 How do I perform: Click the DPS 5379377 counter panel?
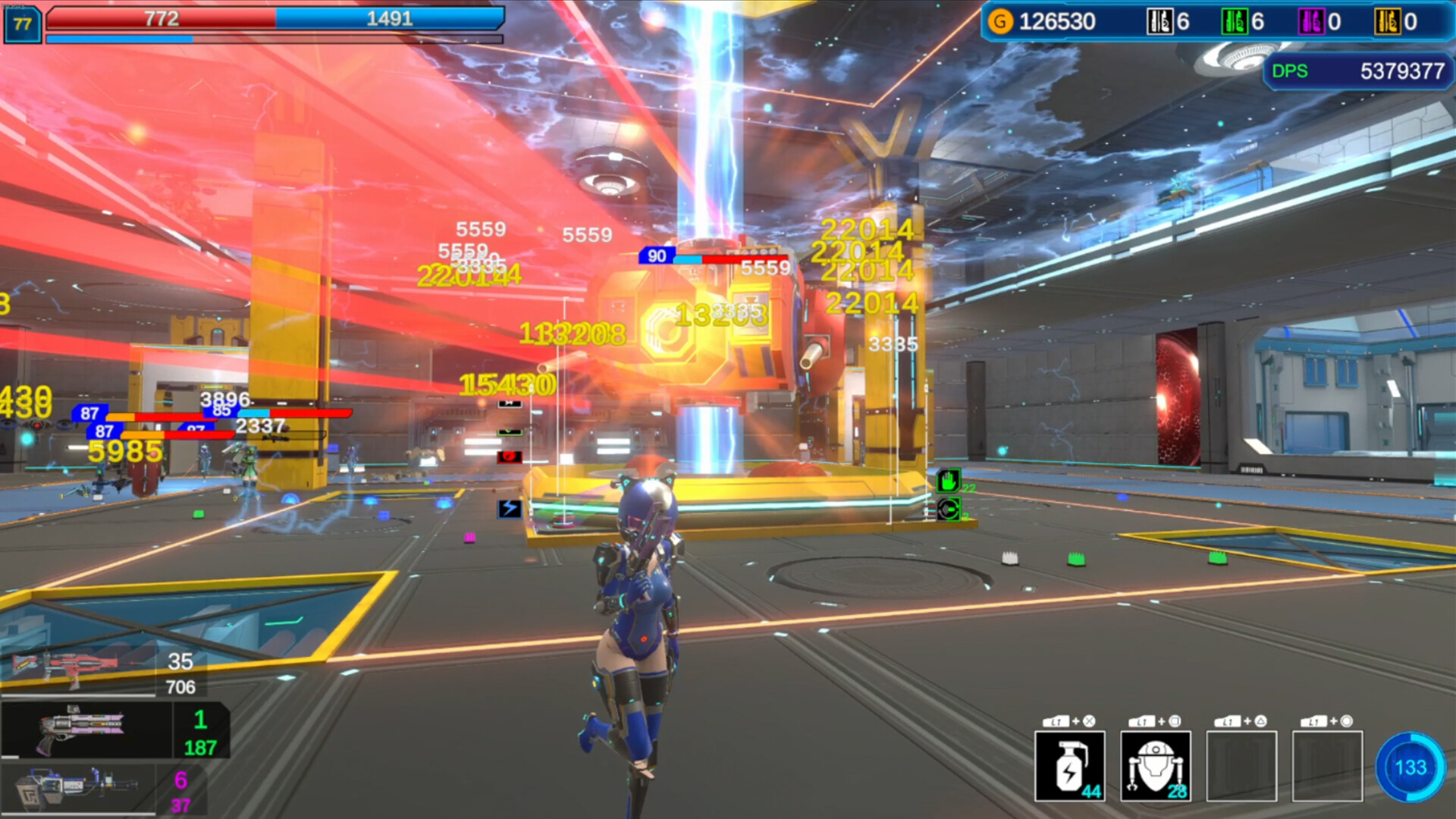coord(1357,72)
